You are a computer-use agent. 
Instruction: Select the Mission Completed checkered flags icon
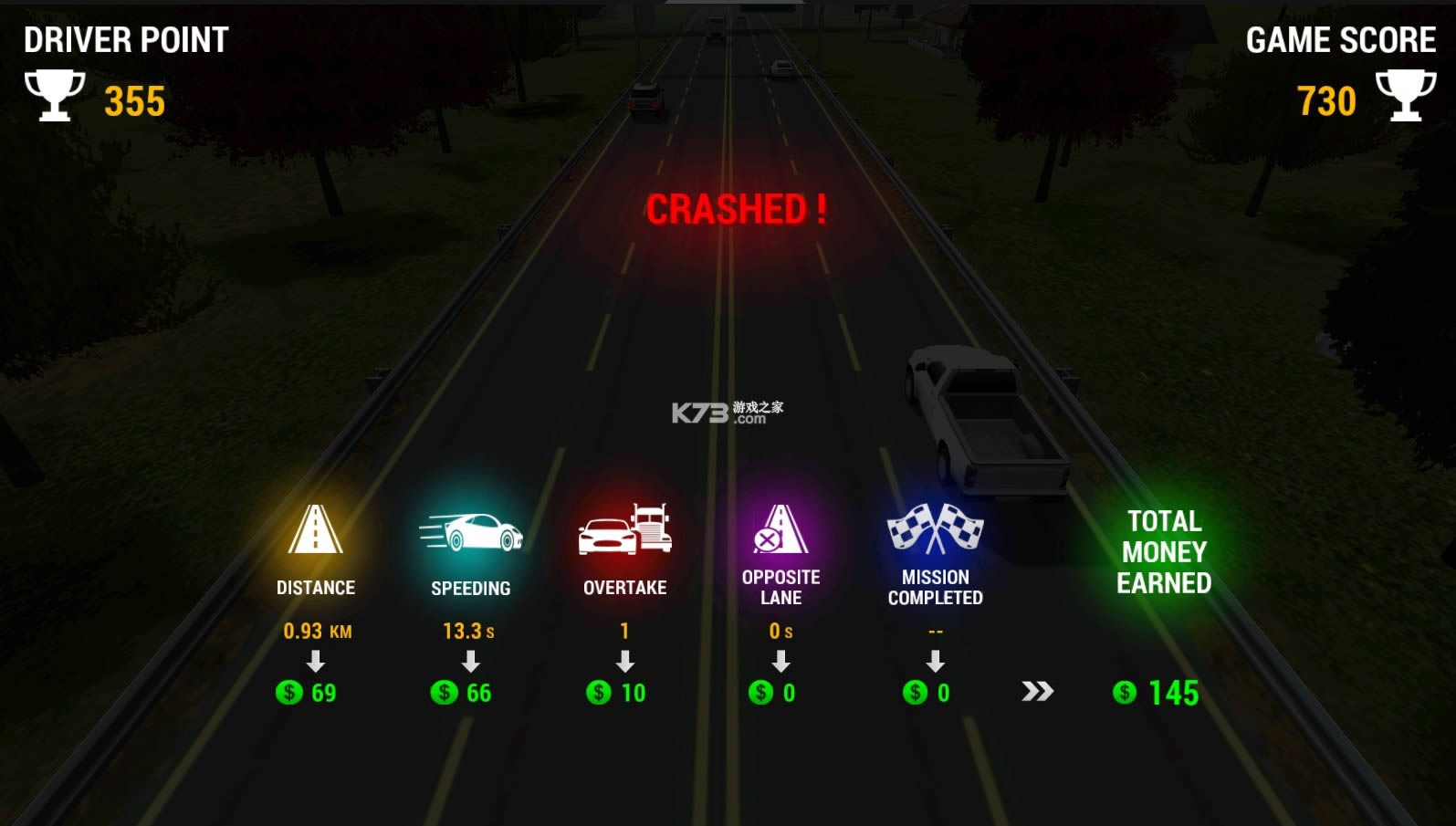935,528
